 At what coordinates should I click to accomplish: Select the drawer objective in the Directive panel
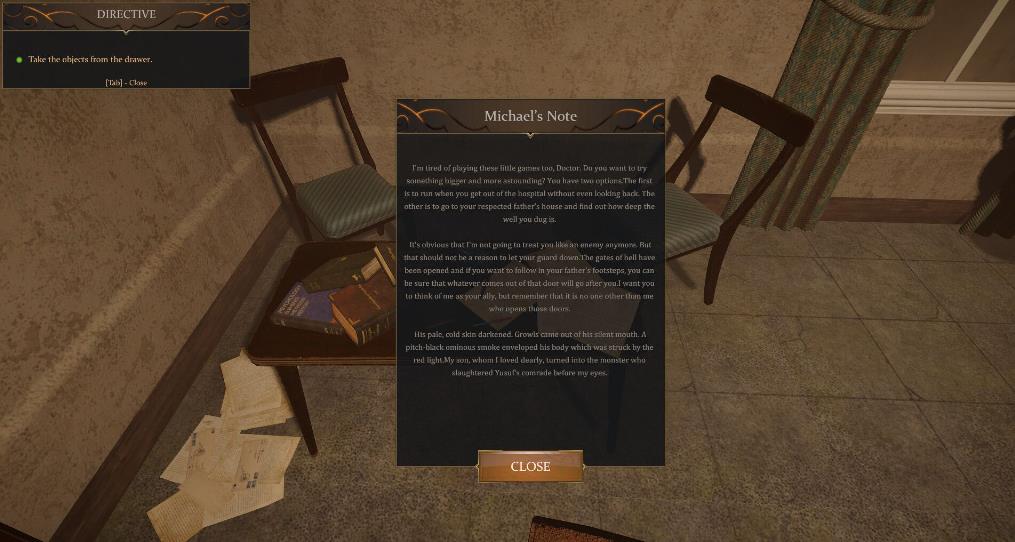(90, 60)
